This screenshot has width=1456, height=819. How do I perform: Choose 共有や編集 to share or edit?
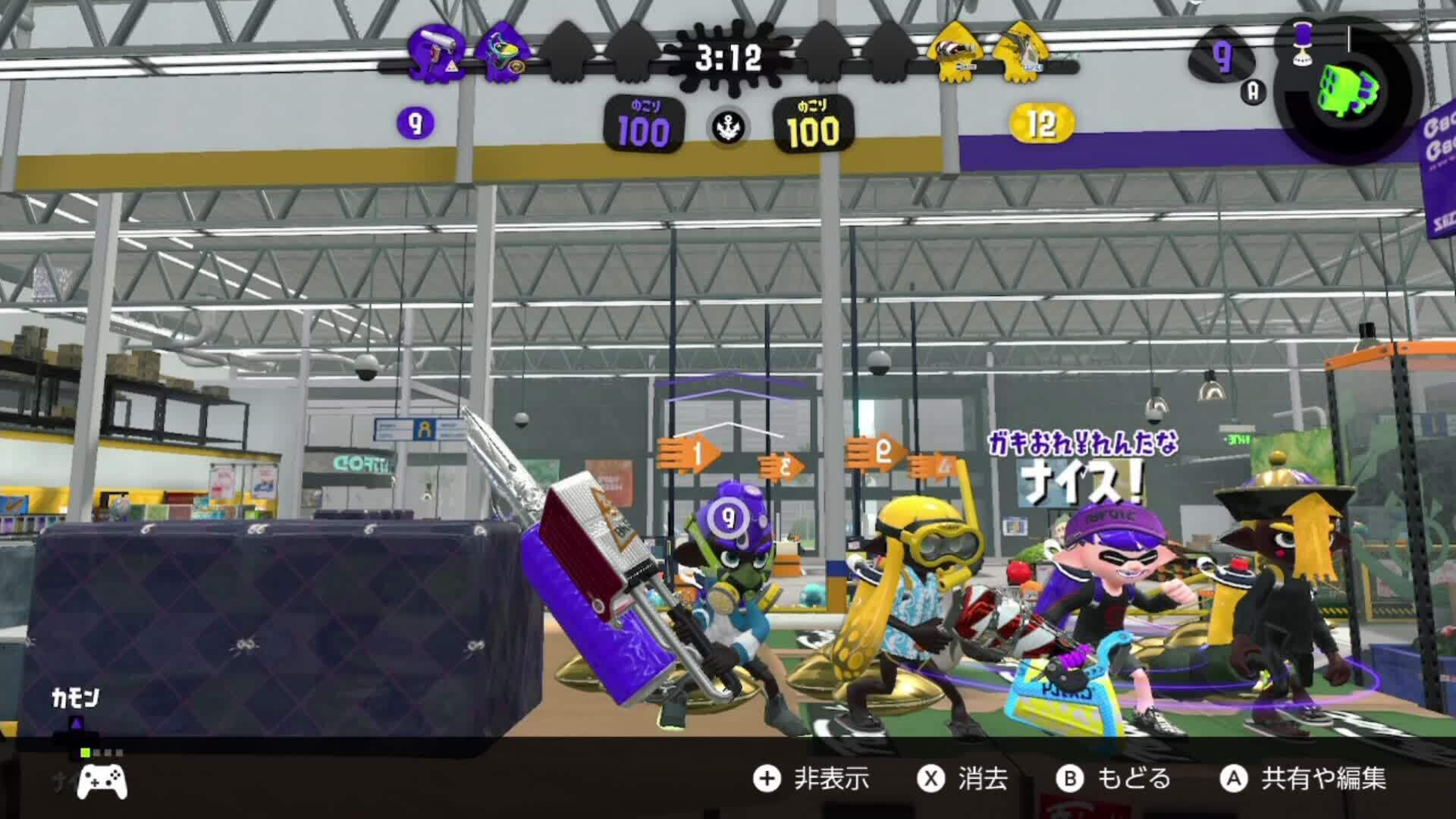click(1303, 779)
